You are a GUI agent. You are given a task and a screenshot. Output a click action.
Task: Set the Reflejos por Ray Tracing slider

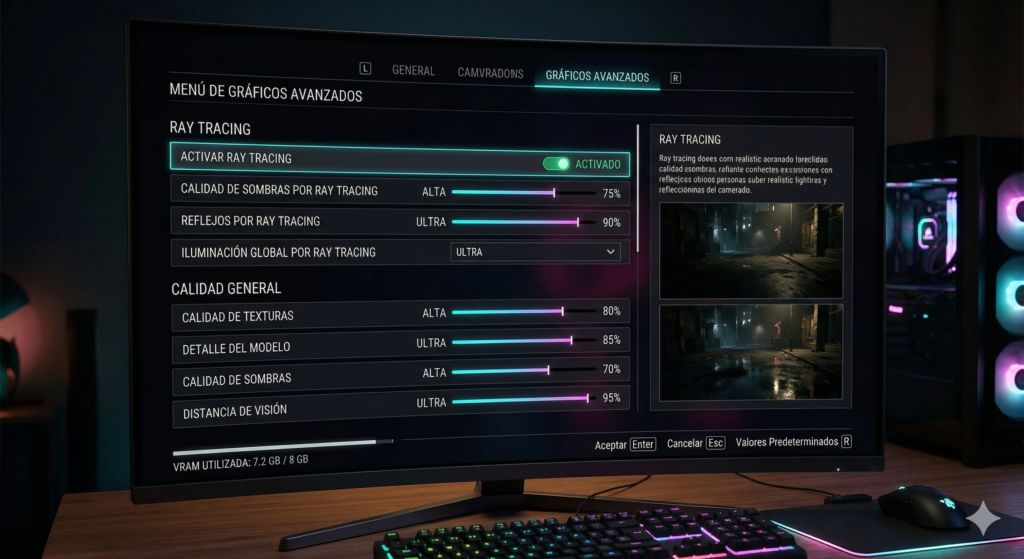coord(577,222)
